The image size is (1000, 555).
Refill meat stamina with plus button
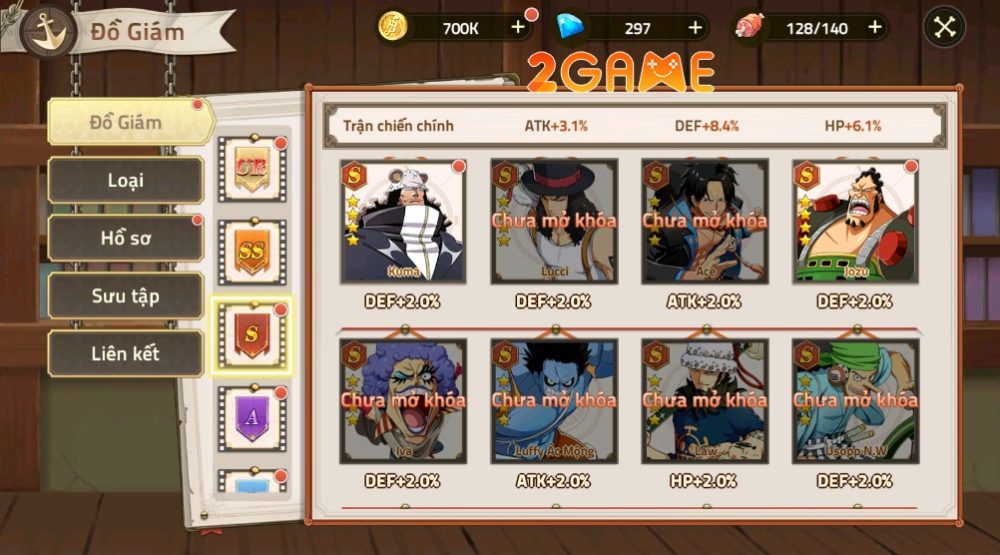point(875,28)
